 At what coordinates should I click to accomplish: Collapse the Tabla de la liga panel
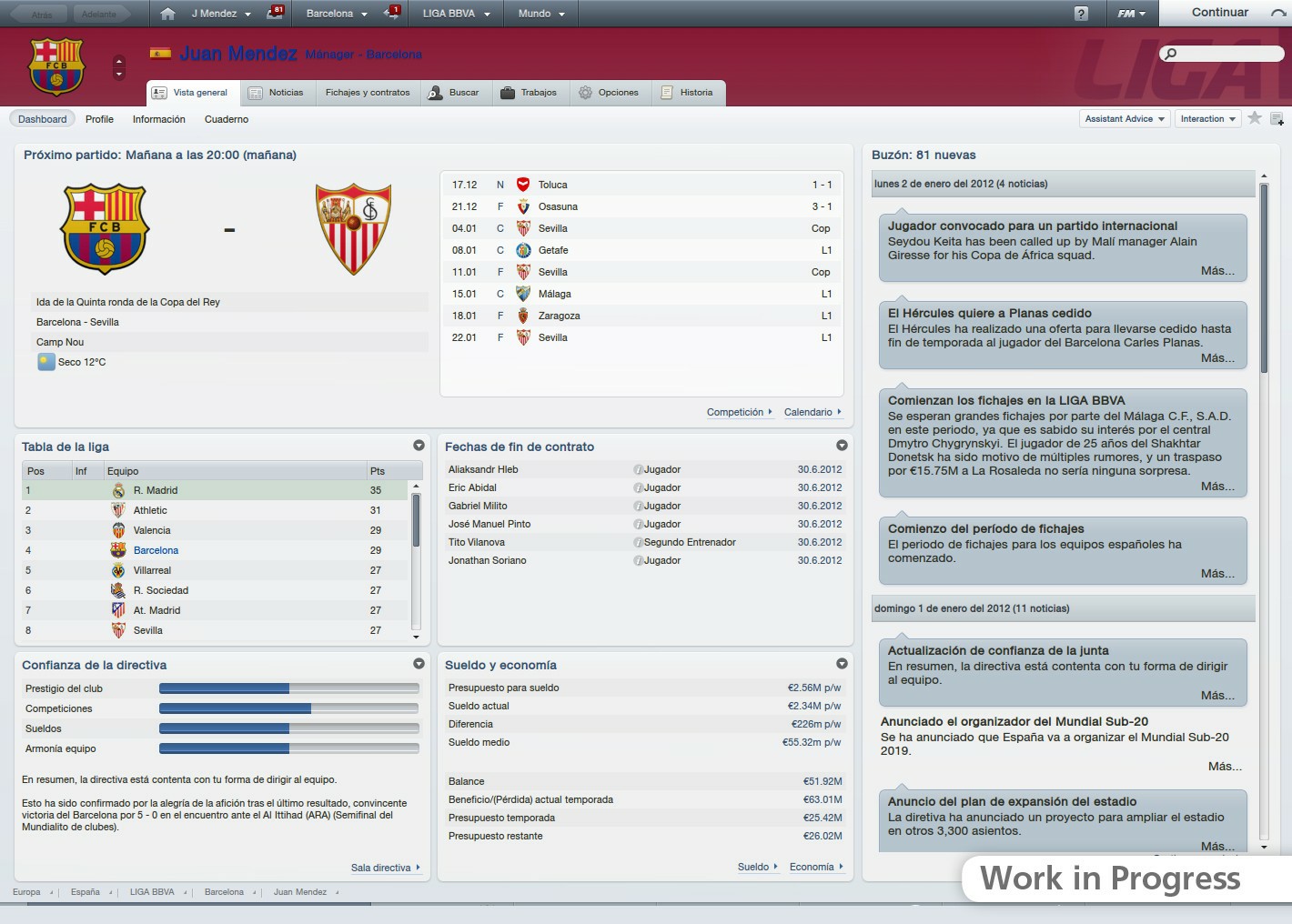[419, 446]
